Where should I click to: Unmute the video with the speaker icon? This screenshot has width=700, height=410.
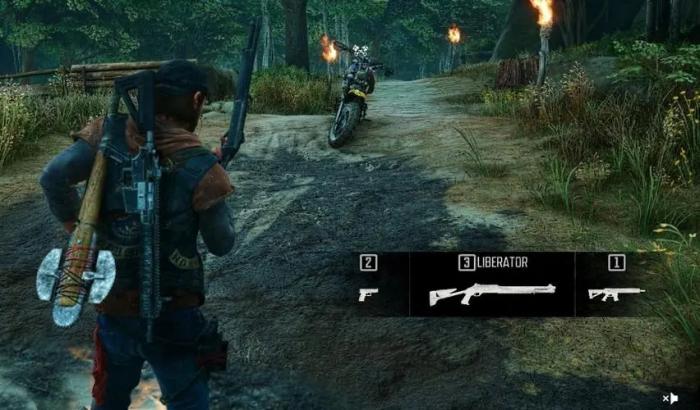pyautogui.click(x=670, y=397)
